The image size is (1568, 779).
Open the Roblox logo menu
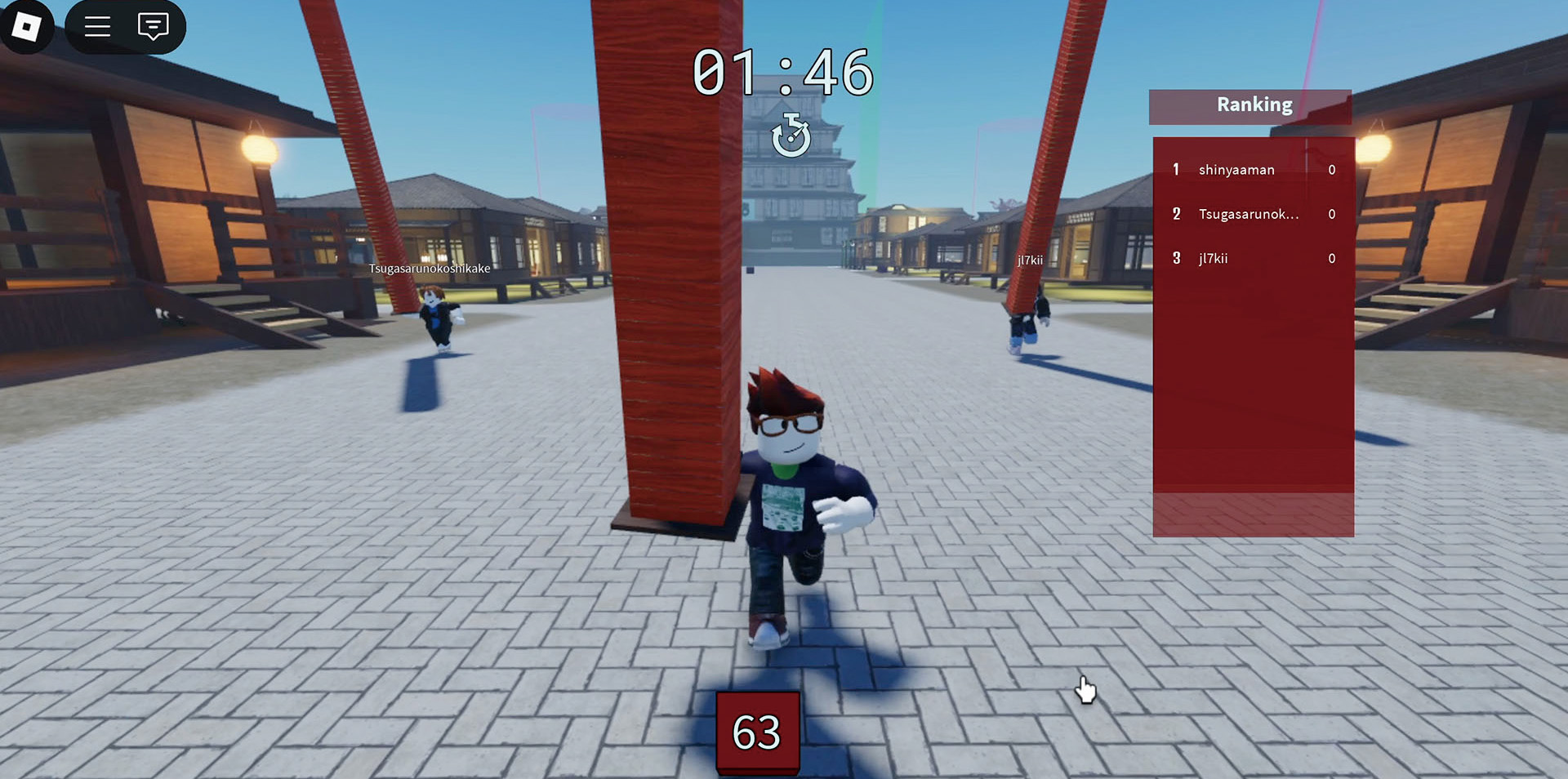pyautogui.click(x=26, y=27)
